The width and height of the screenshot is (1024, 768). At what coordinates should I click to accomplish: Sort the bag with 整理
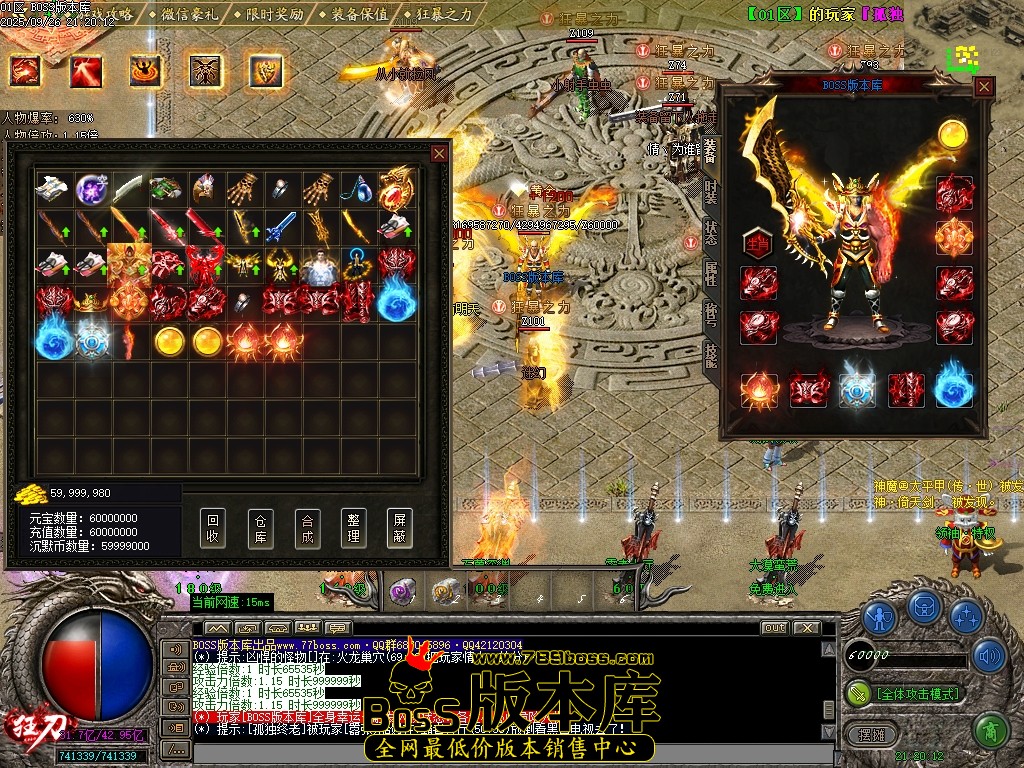tap(353, 527)
